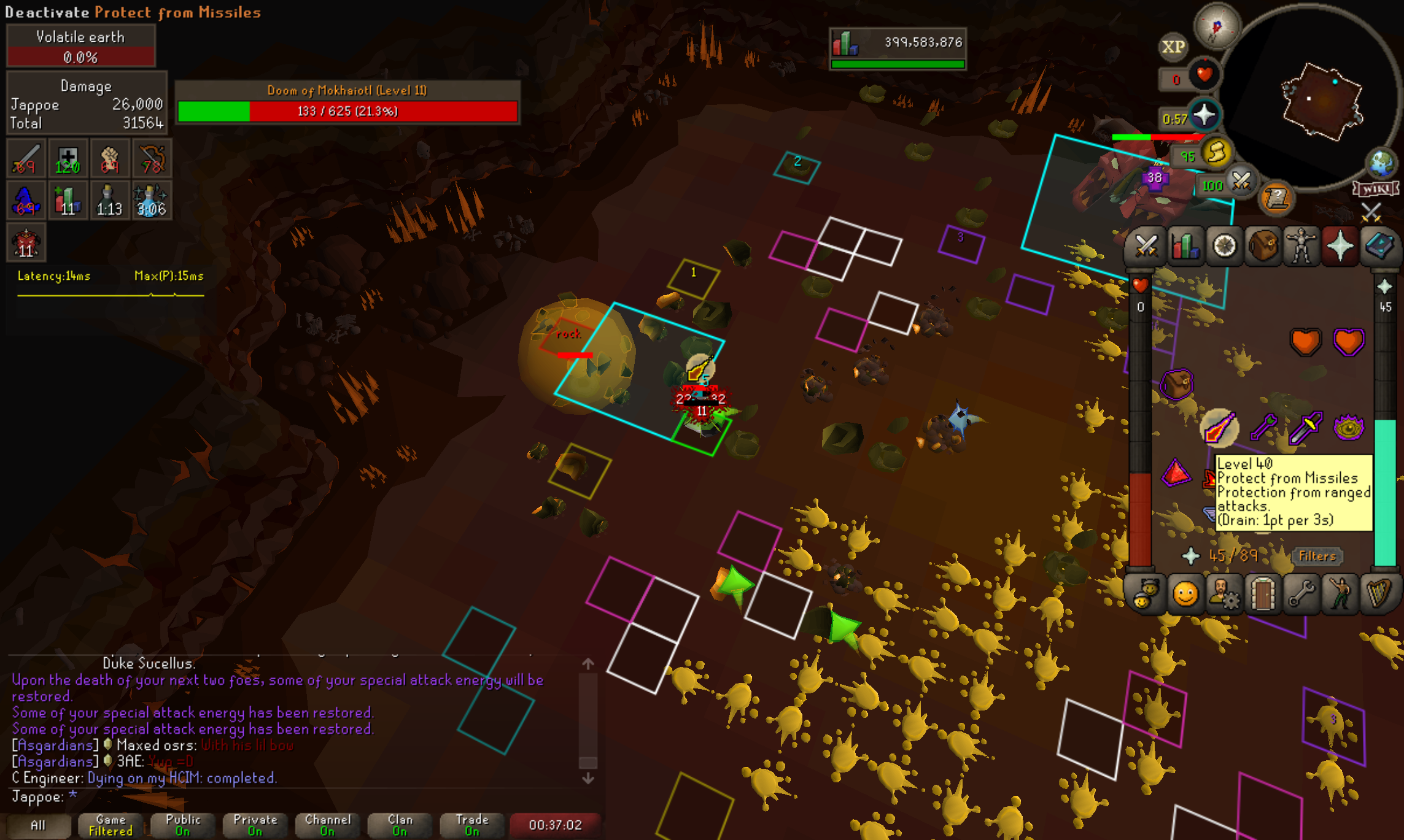
Task: Toggle the XP drops orb
Action: 1173,47
